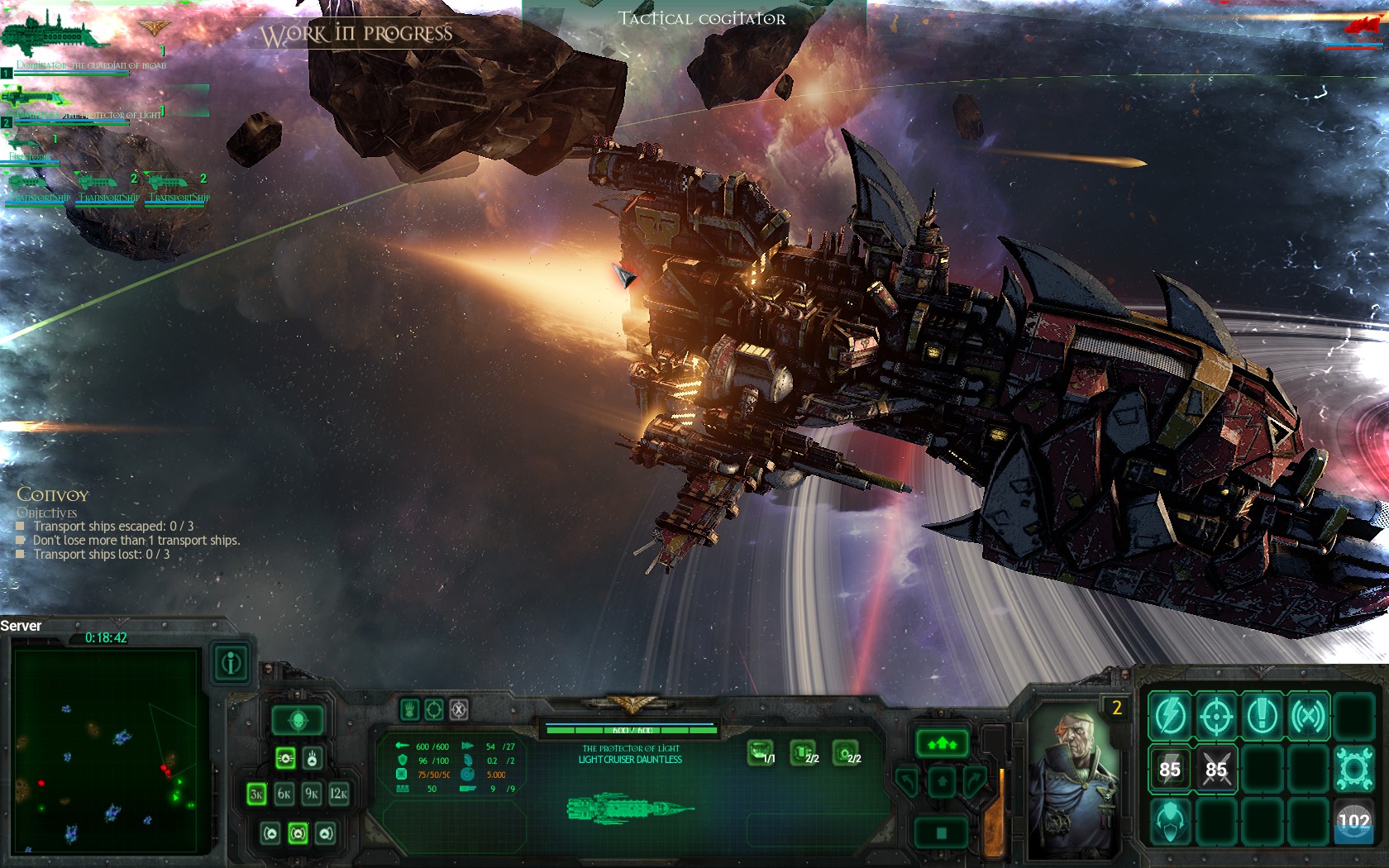Click the 12k range button
Image resolution: width=1389 pixels, height=868 pixels.
tap(337, 794)
